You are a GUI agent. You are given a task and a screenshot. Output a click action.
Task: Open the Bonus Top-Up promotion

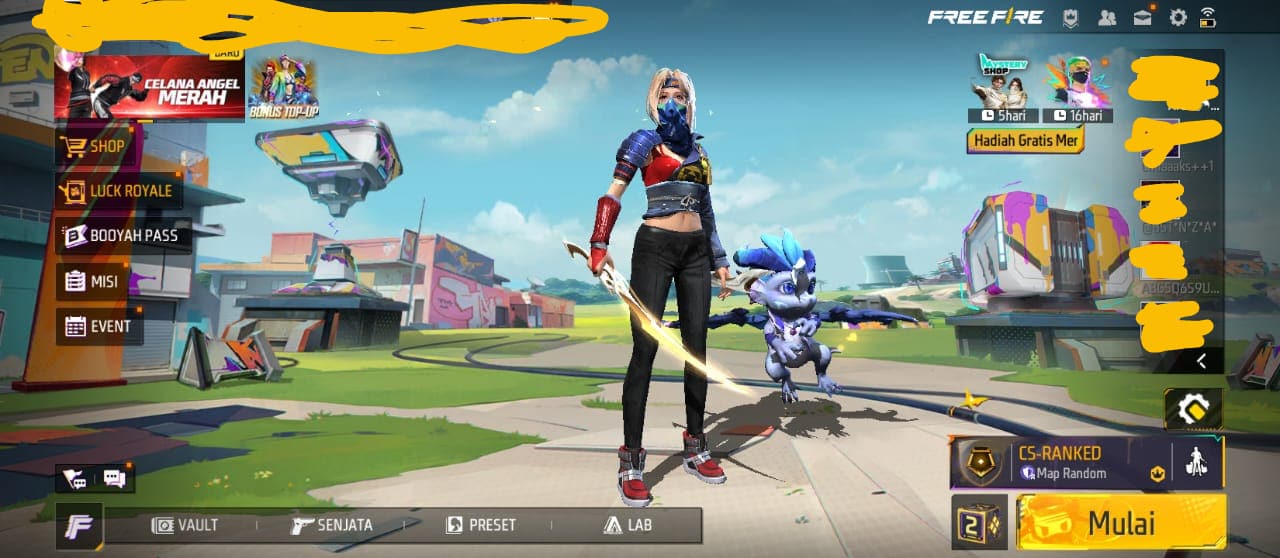click(283, 88)
